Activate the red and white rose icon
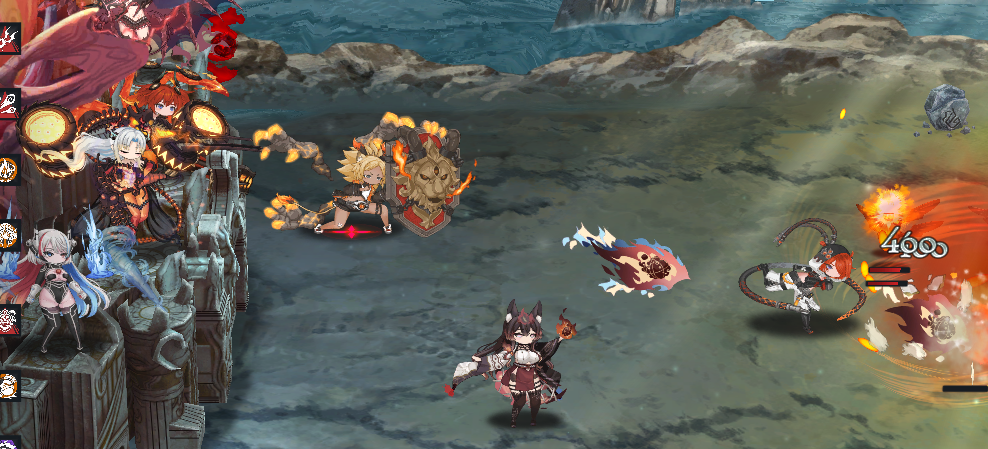The height and width of the screenshot is (449, 988). tap(8, 319)
